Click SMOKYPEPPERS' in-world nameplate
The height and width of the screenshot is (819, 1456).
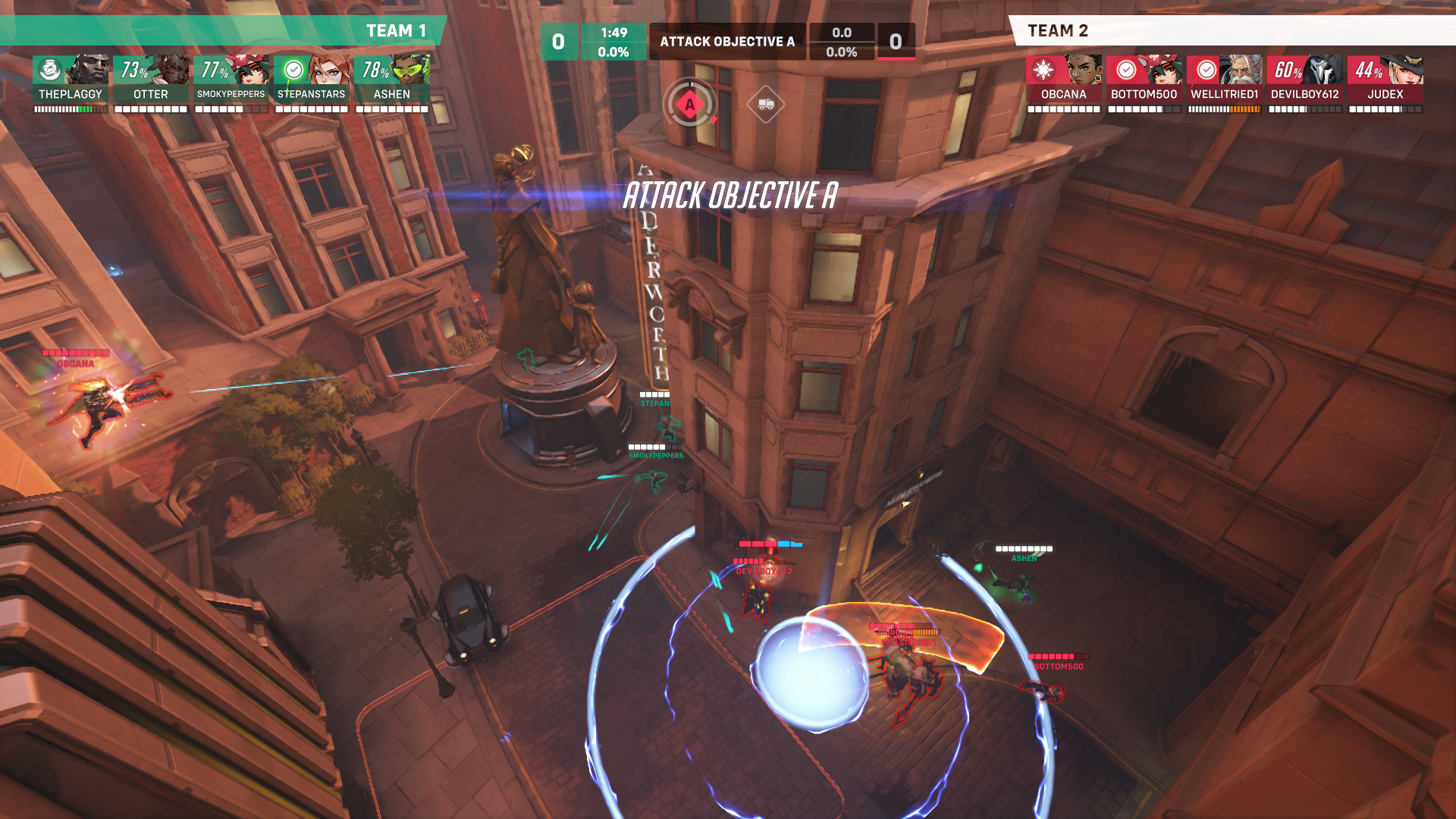pos(655,456)
